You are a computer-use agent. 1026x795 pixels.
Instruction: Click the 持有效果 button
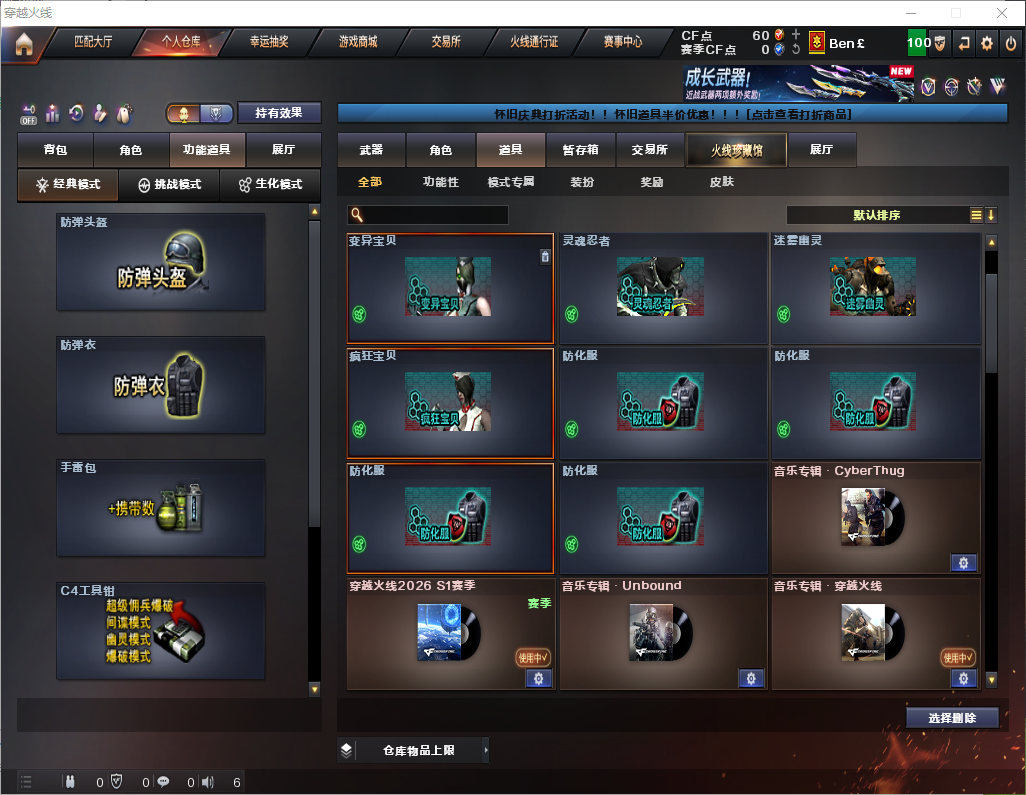pyautogui.click(x=279, y=113)
